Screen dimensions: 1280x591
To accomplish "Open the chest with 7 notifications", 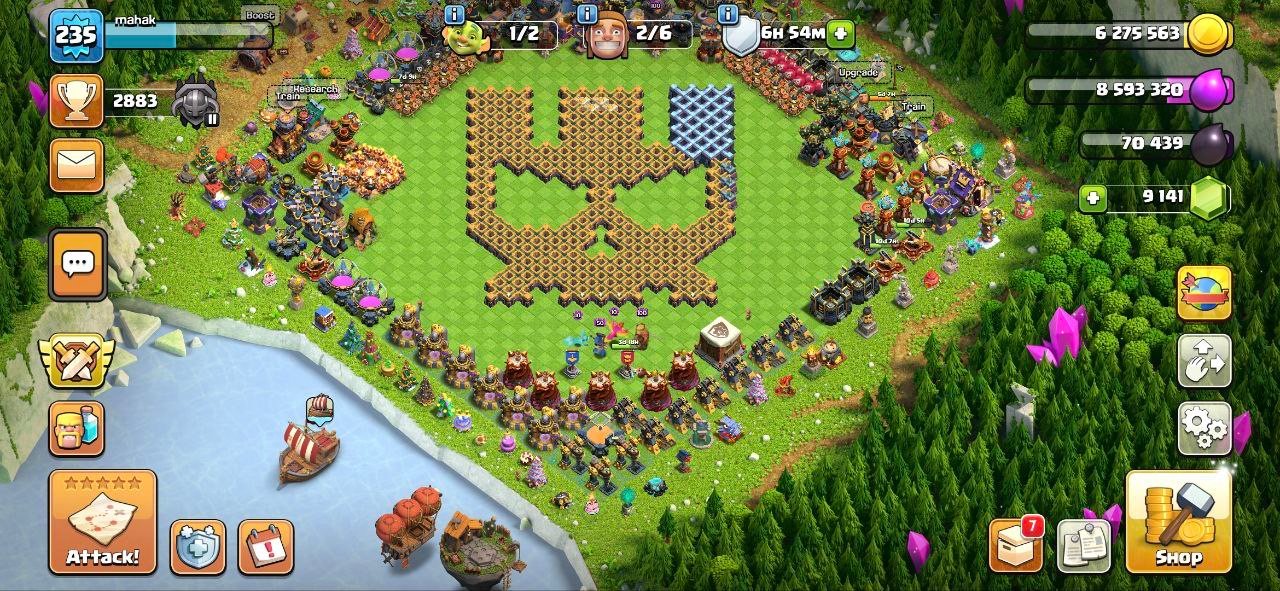I will click(1016, 545).
